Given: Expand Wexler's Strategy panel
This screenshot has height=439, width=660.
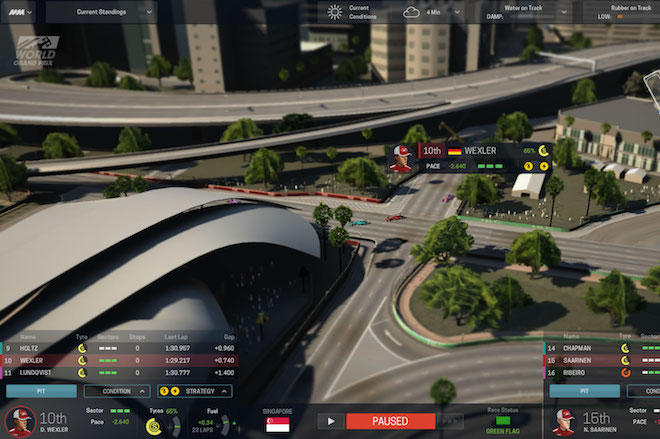Looking at the screenshot, I should click(x=195, y=391).
